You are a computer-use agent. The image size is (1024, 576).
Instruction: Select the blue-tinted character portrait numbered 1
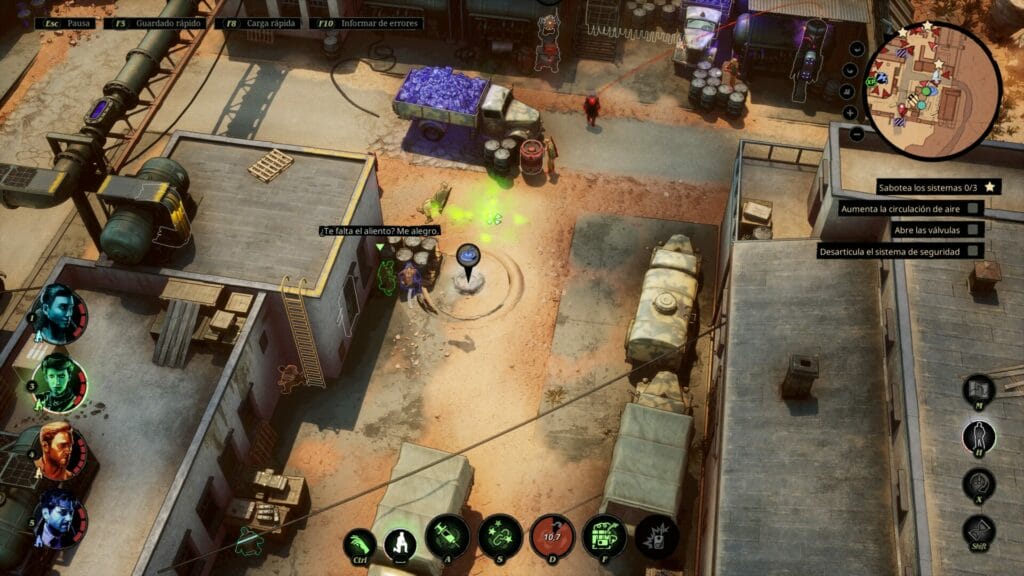(58, 313)
